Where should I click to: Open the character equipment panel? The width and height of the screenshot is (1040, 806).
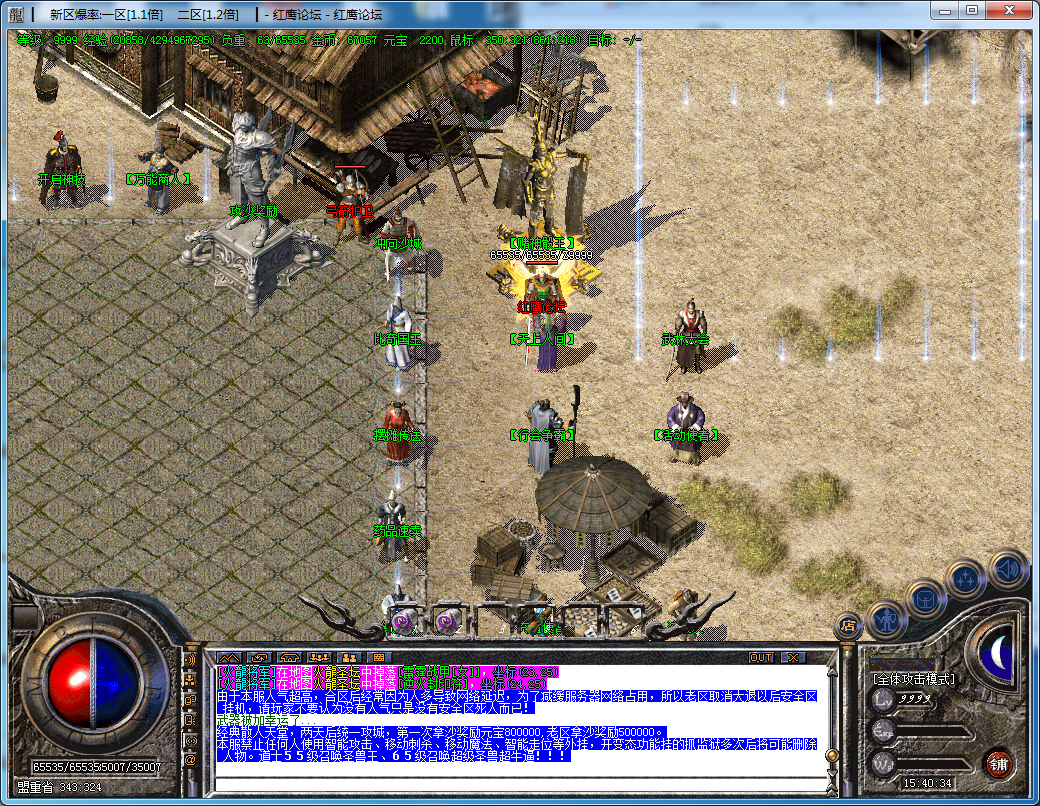(x=887, y=620)
